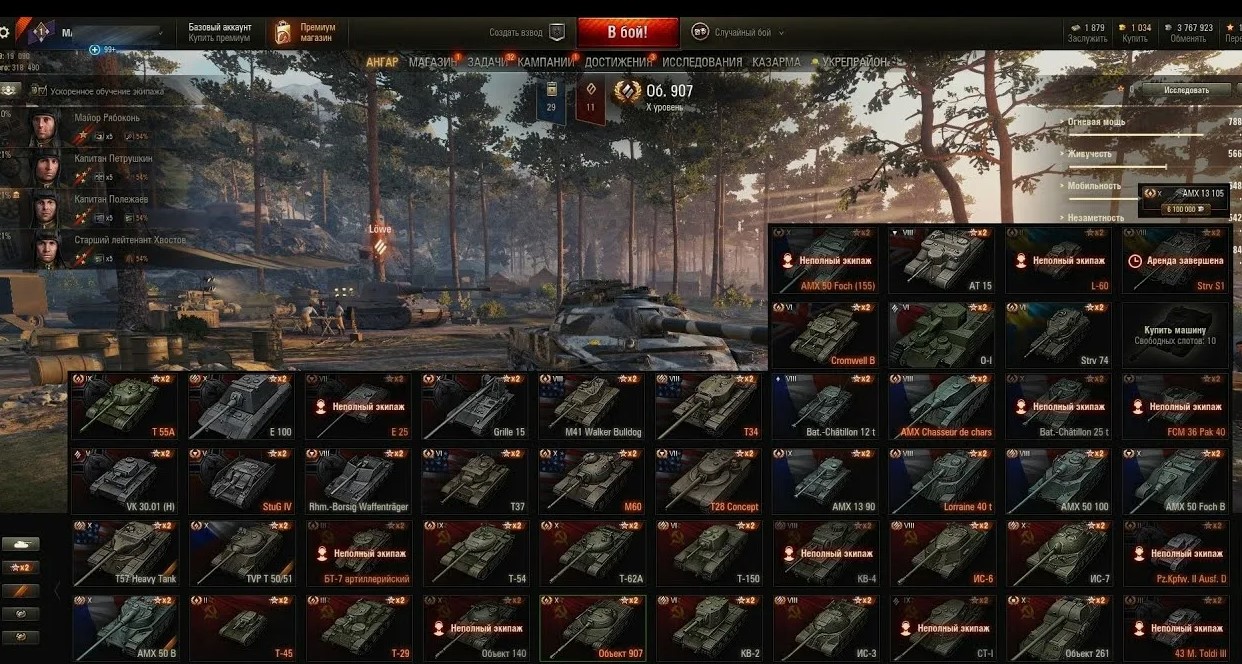The image size is (1242, 664).
Task: Choose the Cromwell B tank tile
Action: 824,334
